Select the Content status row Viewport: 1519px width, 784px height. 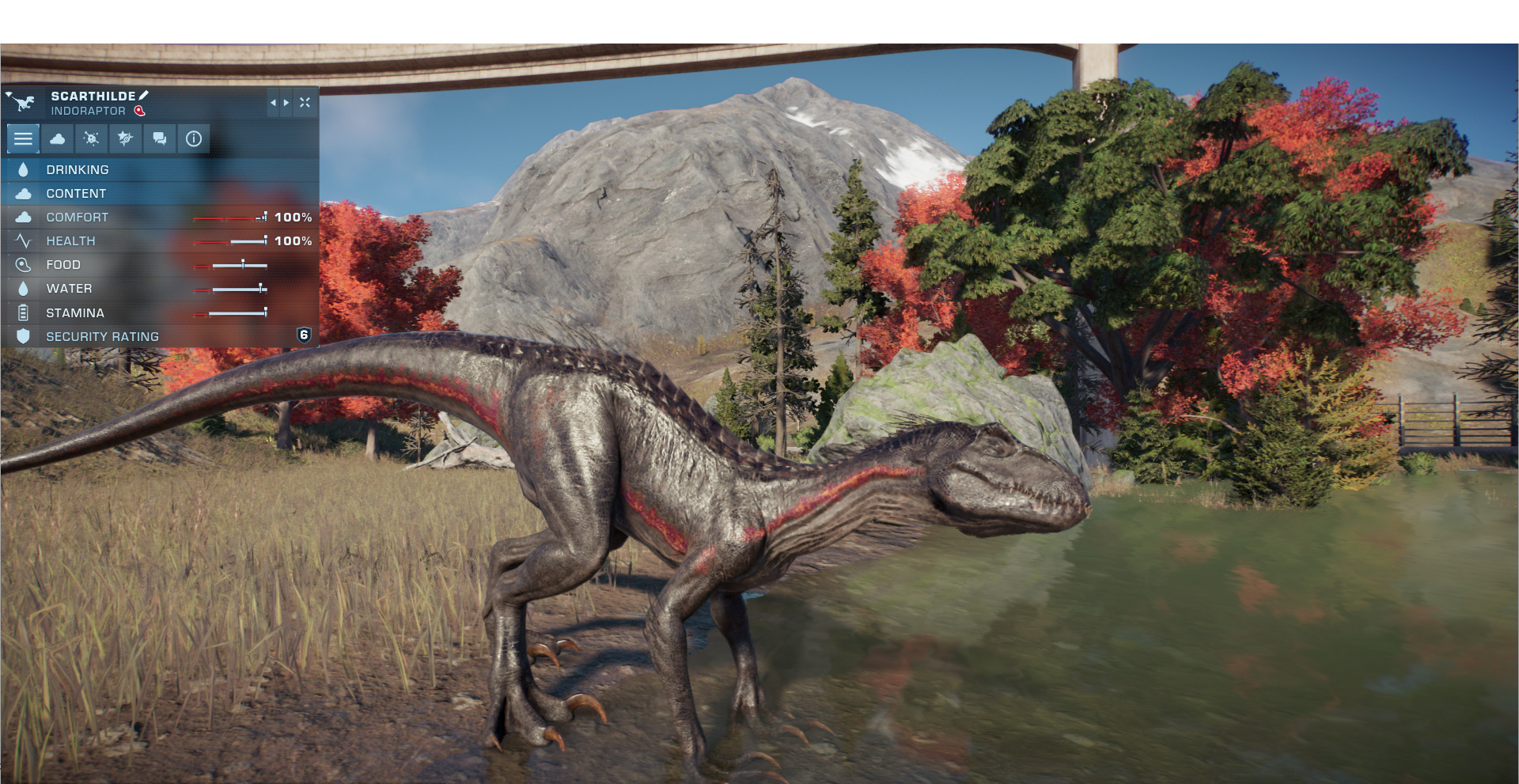tap(158, 193)
